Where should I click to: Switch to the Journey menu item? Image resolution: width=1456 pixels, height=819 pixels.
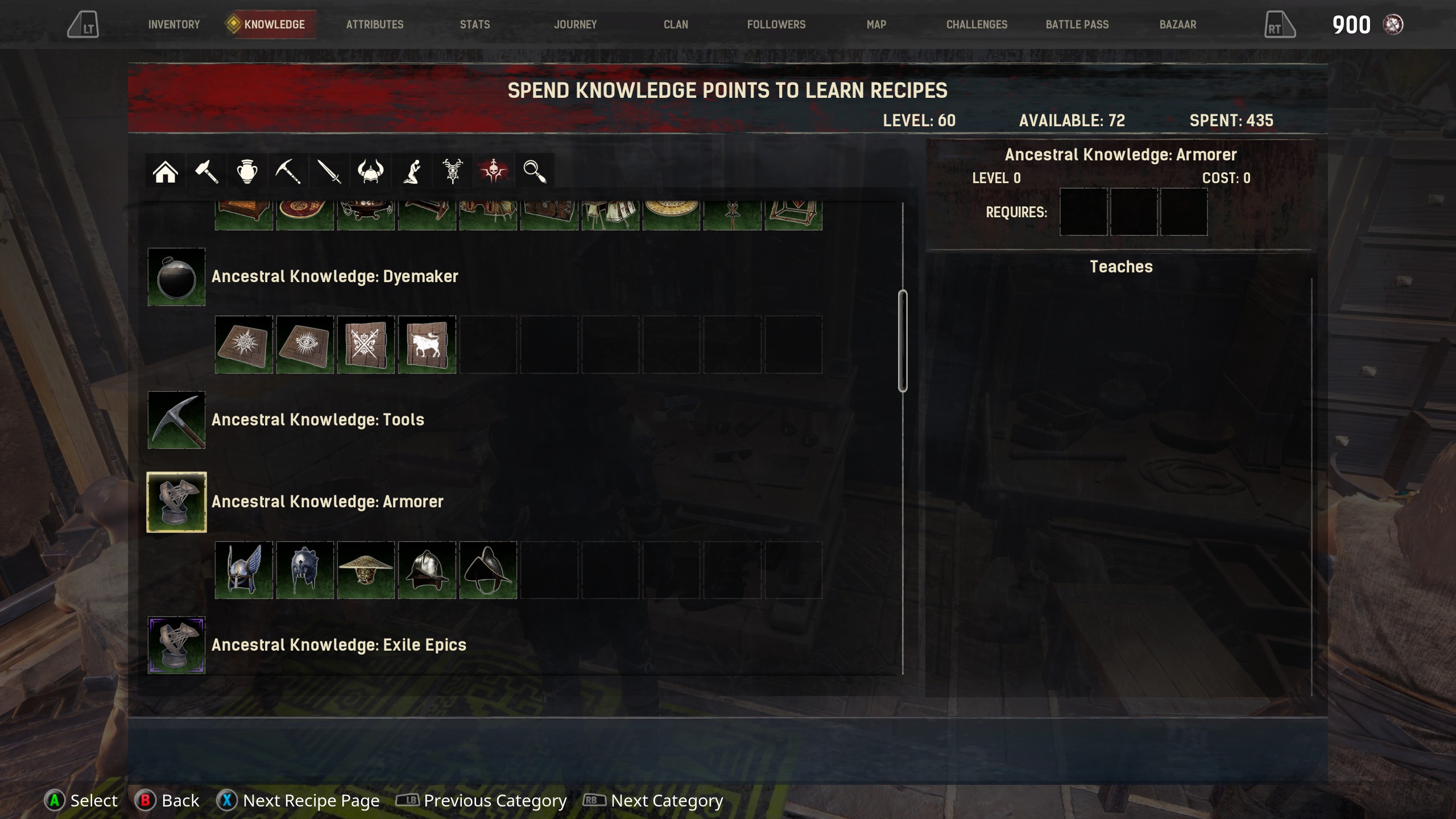pyautogui.click(x=576, y=24)
